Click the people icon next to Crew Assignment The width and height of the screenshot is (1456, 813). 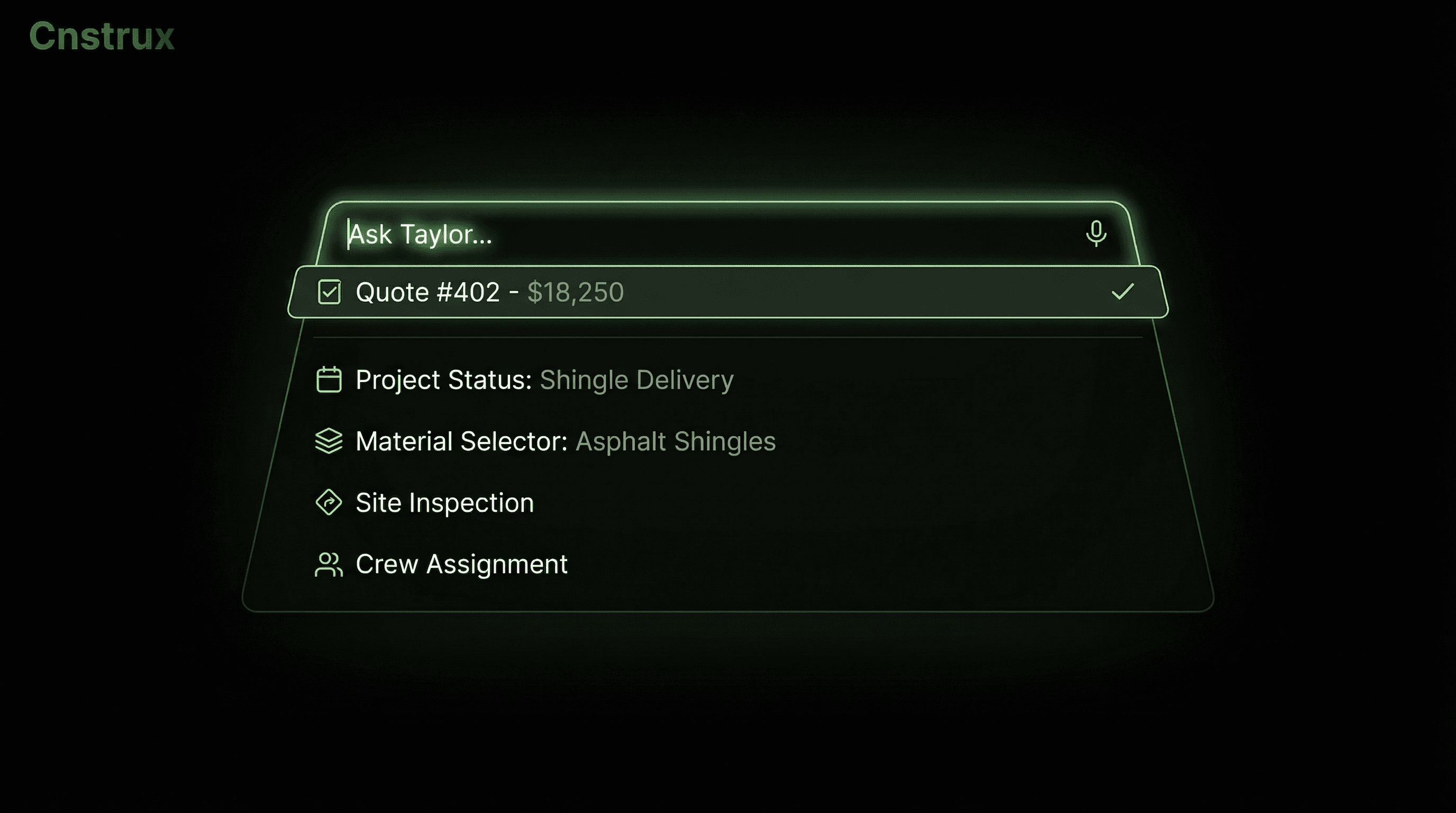coord(330,564)
